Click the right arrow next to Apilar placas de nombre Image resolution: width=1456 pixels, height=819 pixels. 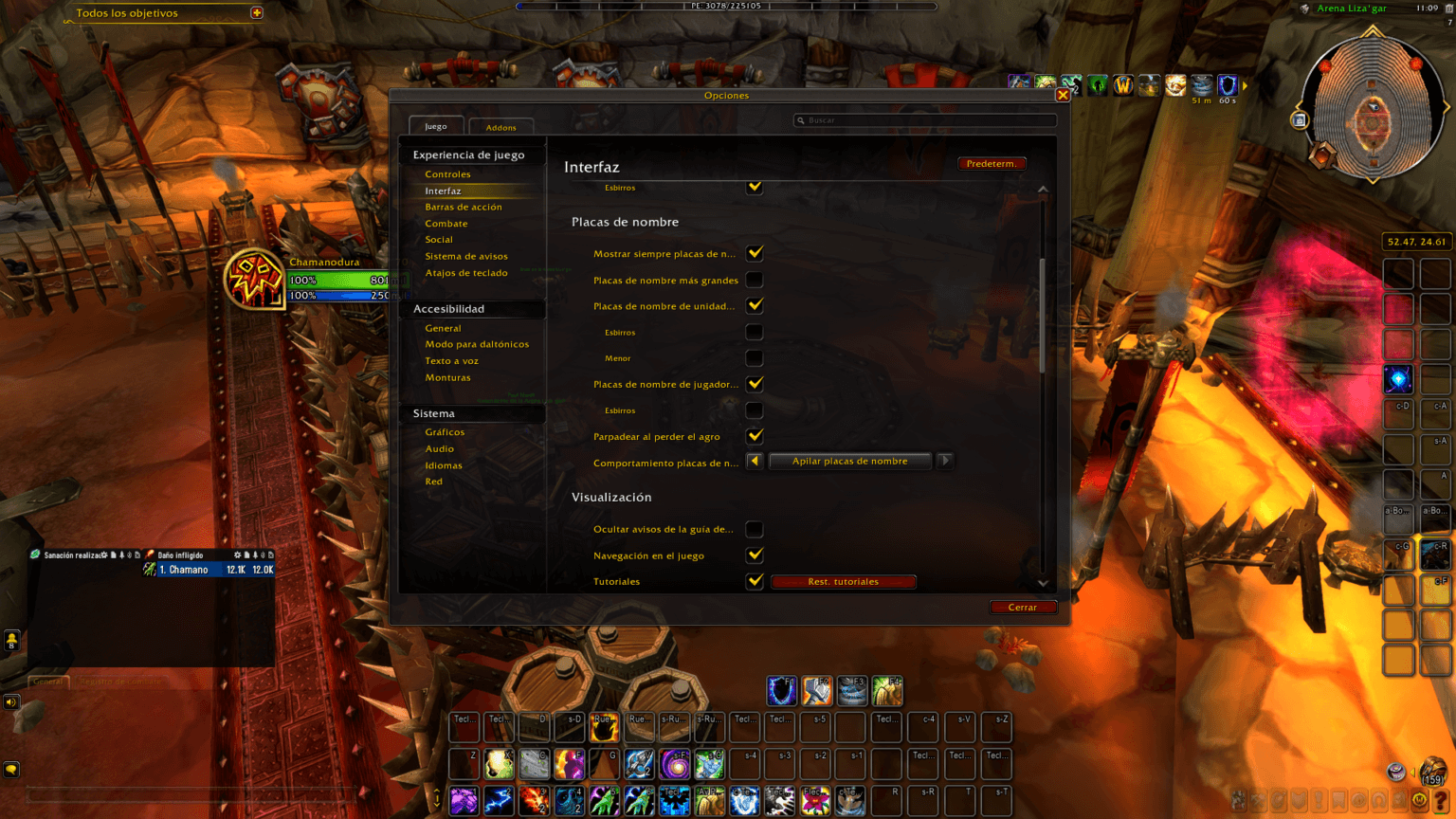coord(945,461)
